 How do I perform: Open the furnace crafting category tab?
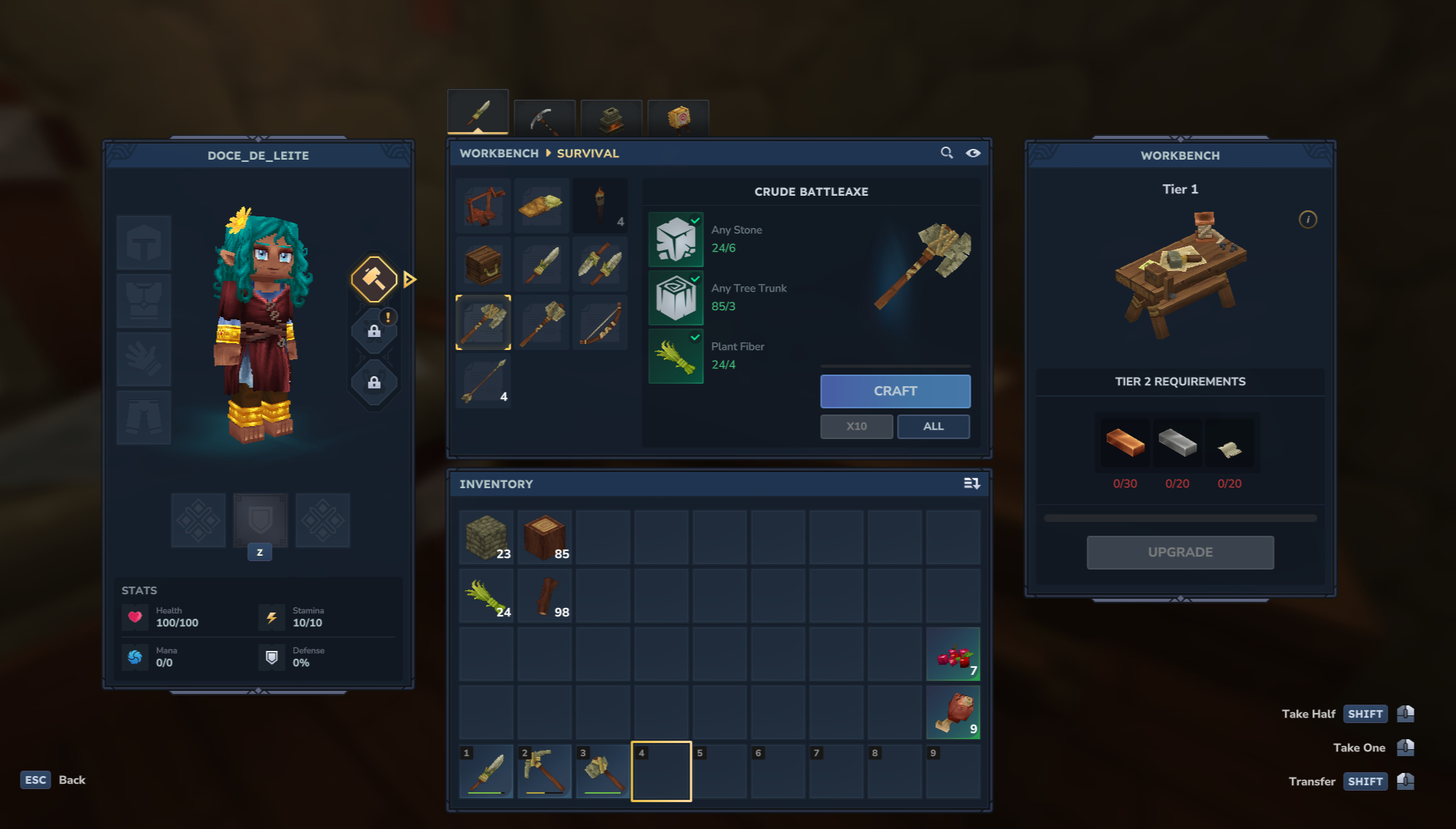coord(611,118)
